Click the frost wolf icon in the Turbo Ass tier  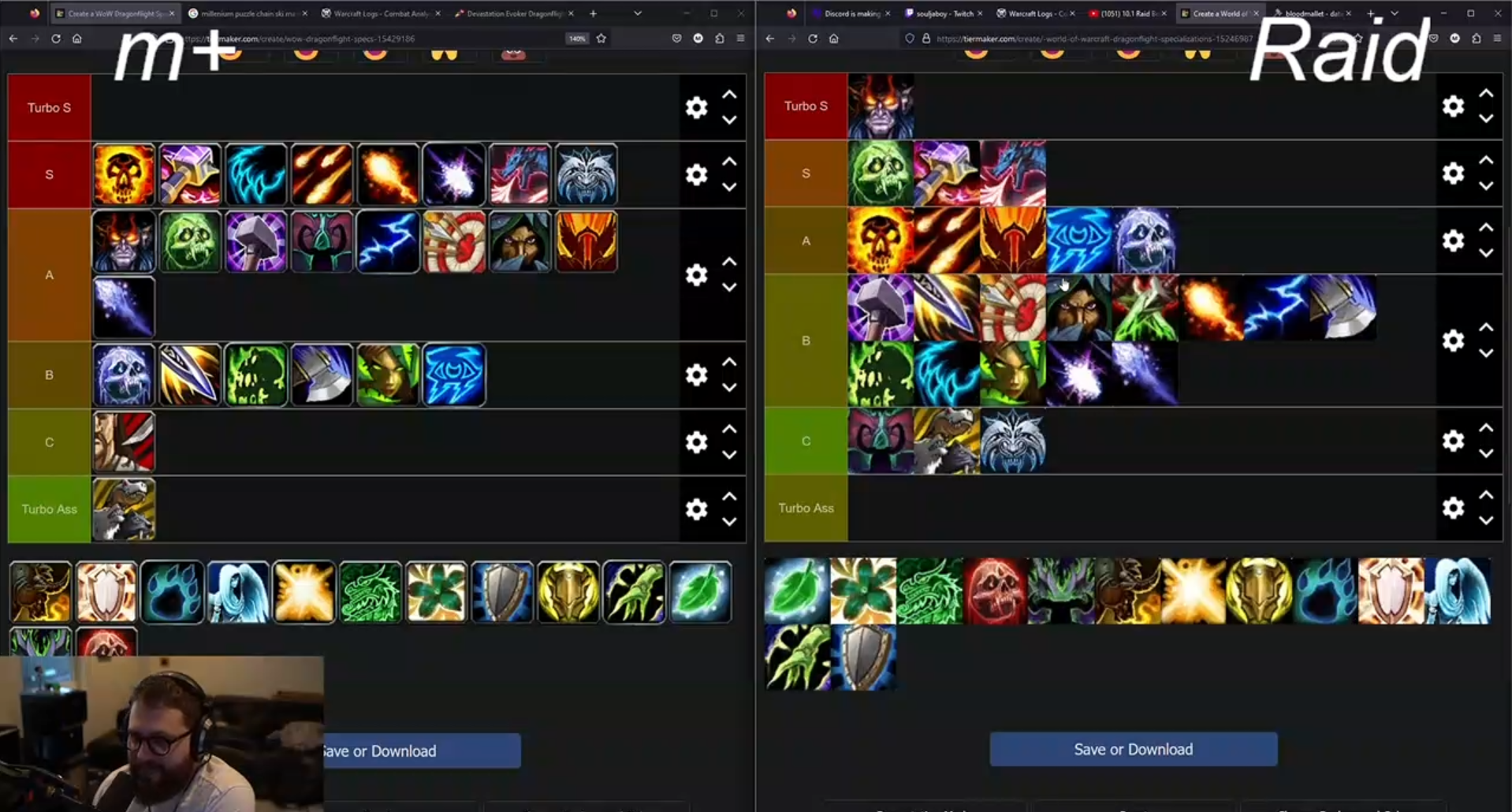tap(124, 510)
